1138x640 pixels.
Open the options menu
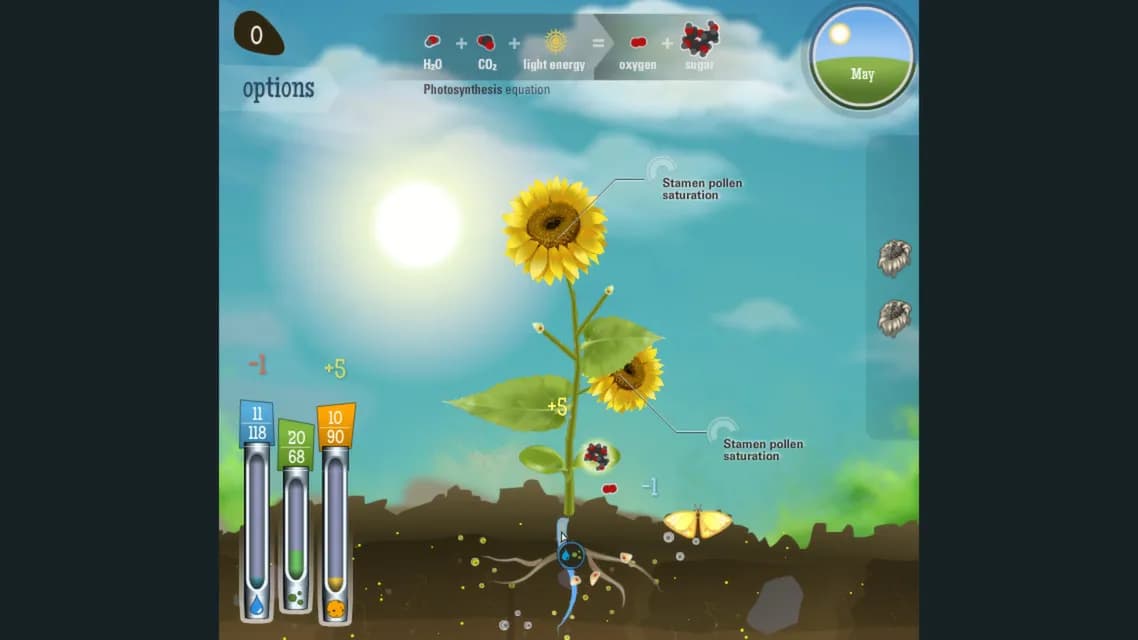(x=278, y=88)
